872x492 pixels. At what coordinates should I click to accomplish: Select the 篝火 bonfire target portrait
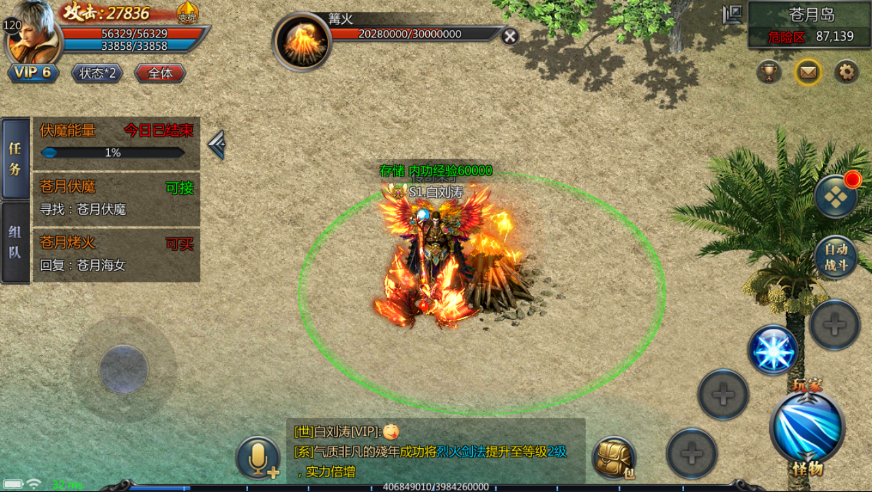pyautogui.click(x=302, y=42)
